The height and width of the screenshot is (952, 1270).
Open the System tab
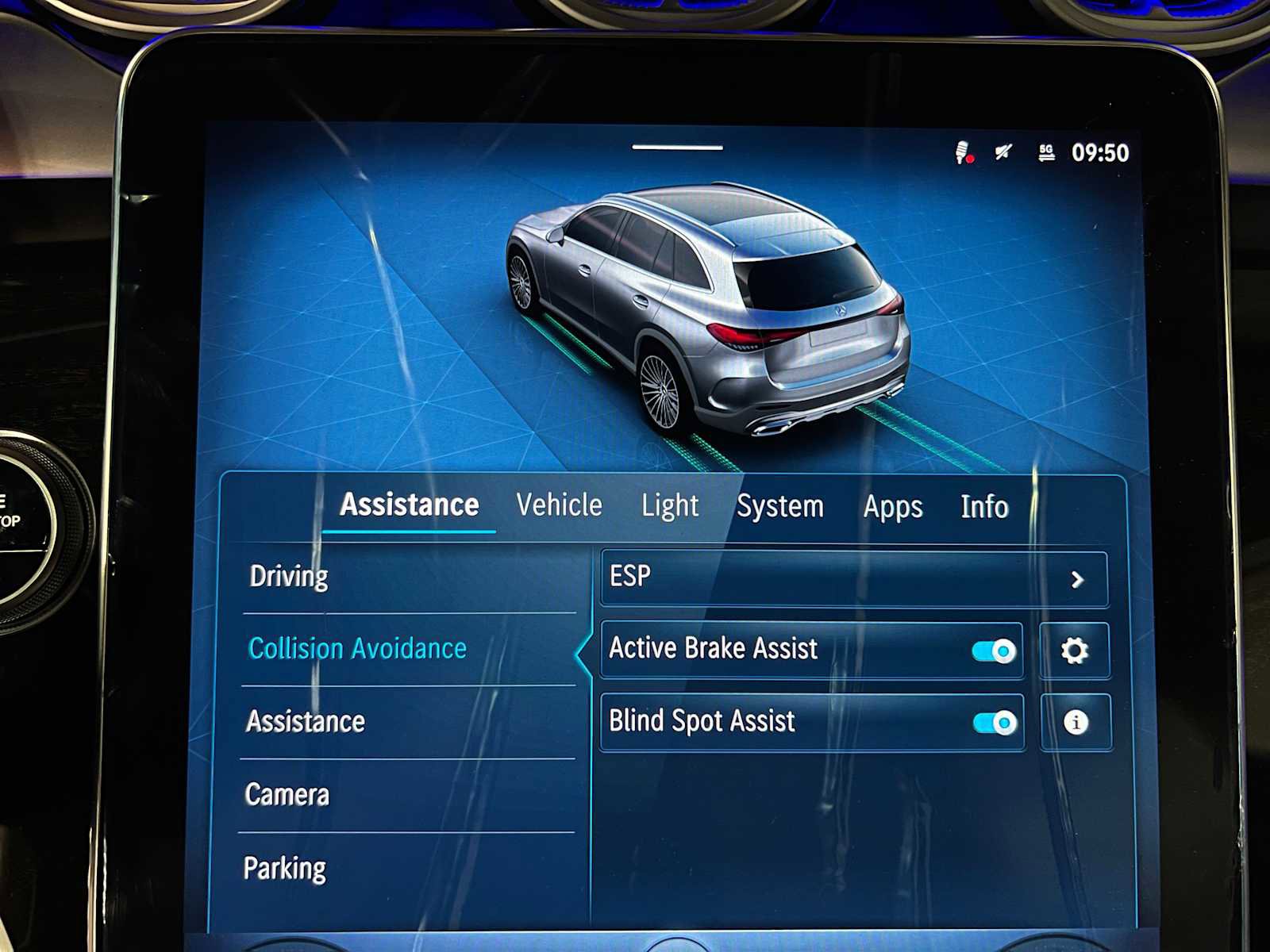pos(780,505)
